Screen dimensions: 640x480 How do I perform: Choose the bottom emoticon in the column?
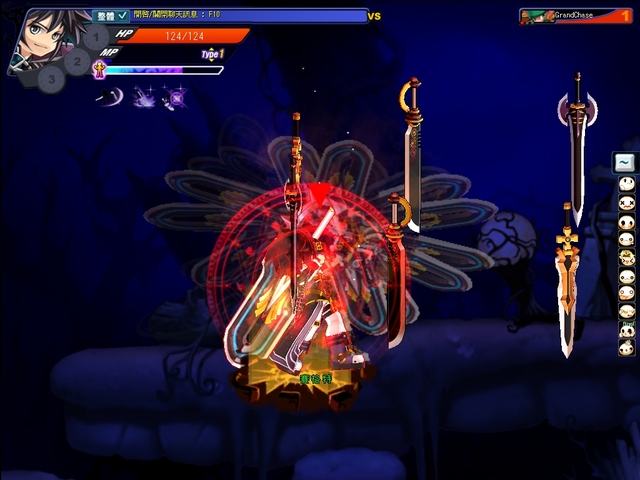click(x=626, y=347)
